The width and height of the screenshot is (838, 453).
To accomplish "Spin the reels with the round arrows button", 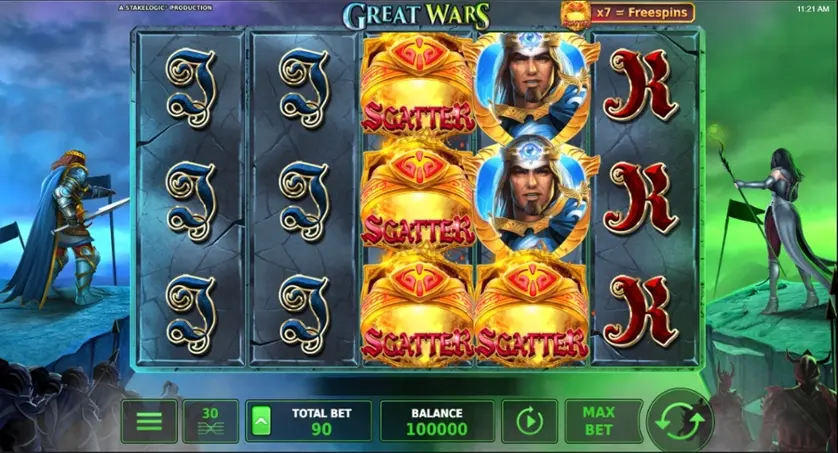I will coord(680,421).
